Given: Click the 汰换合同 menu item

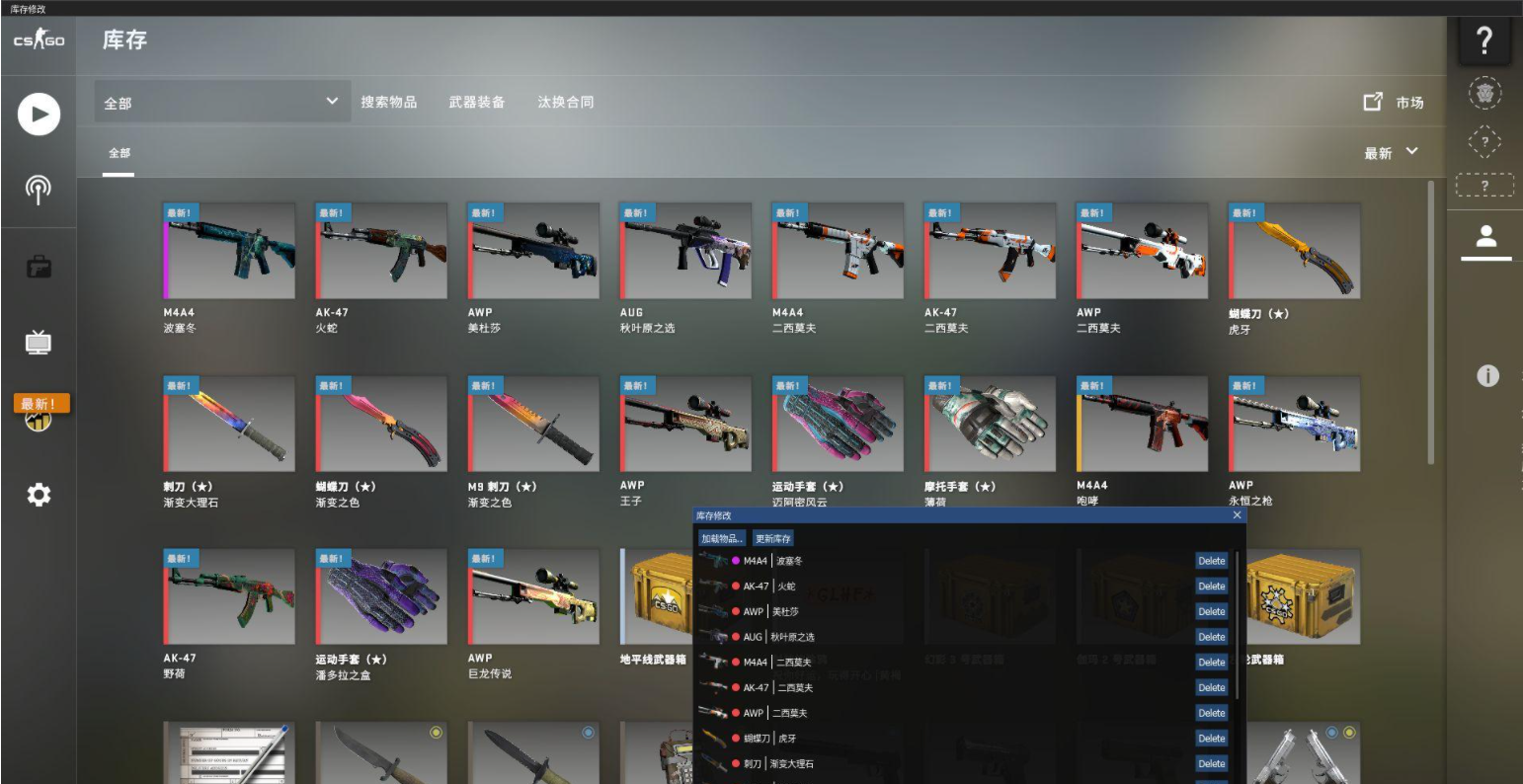Looking at the screenshot, I should (x=566, y=102).
